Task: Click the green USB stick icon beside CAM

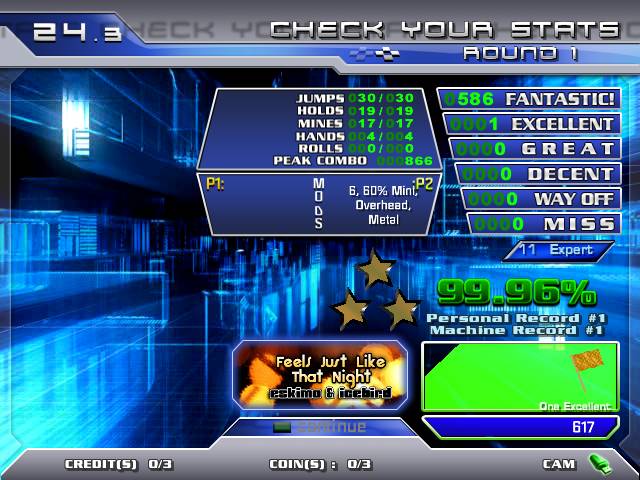Action: [599, 463]
